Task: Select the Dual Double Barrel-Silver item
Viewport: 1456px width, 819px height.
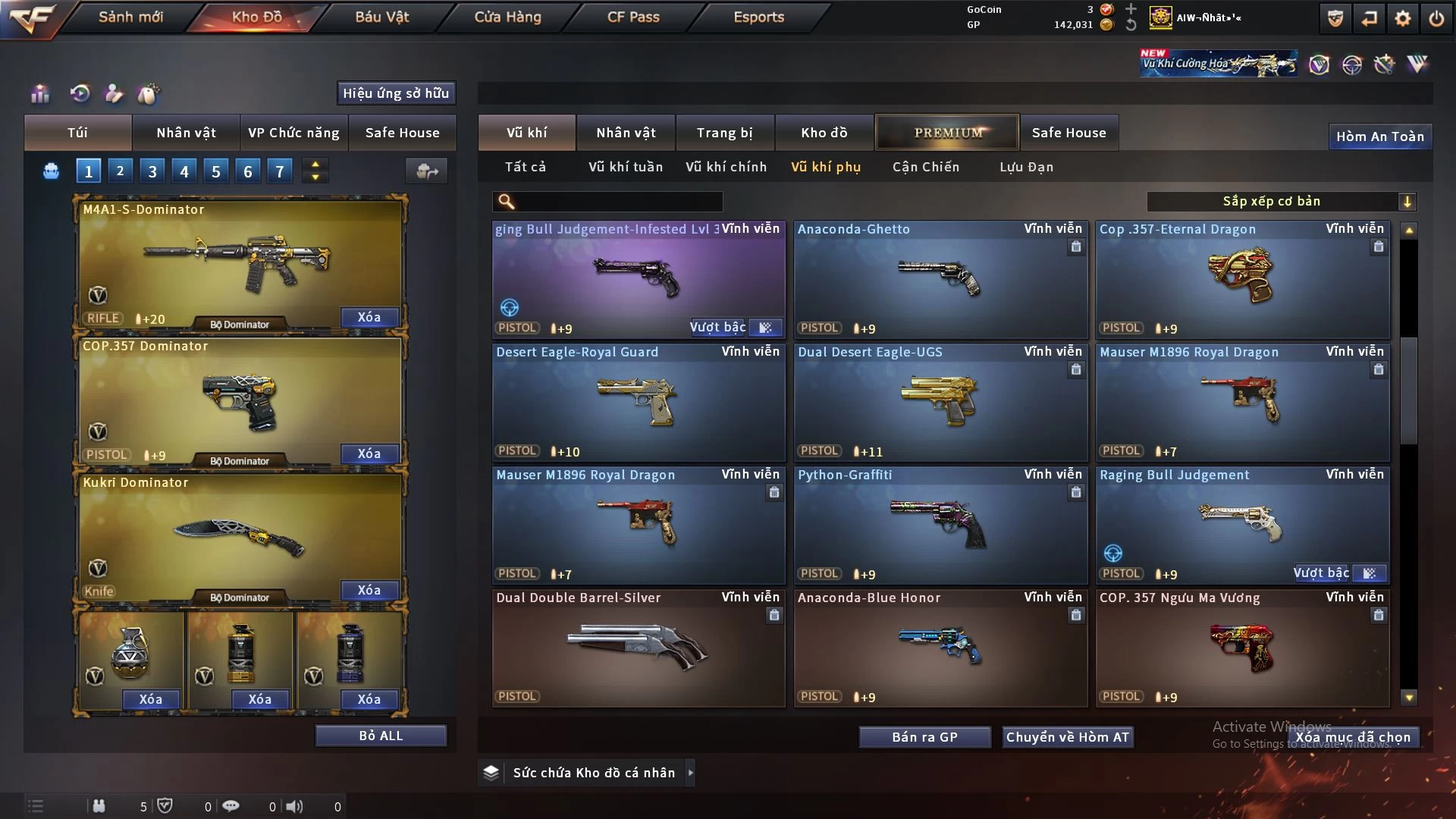Action: [638, 648]
